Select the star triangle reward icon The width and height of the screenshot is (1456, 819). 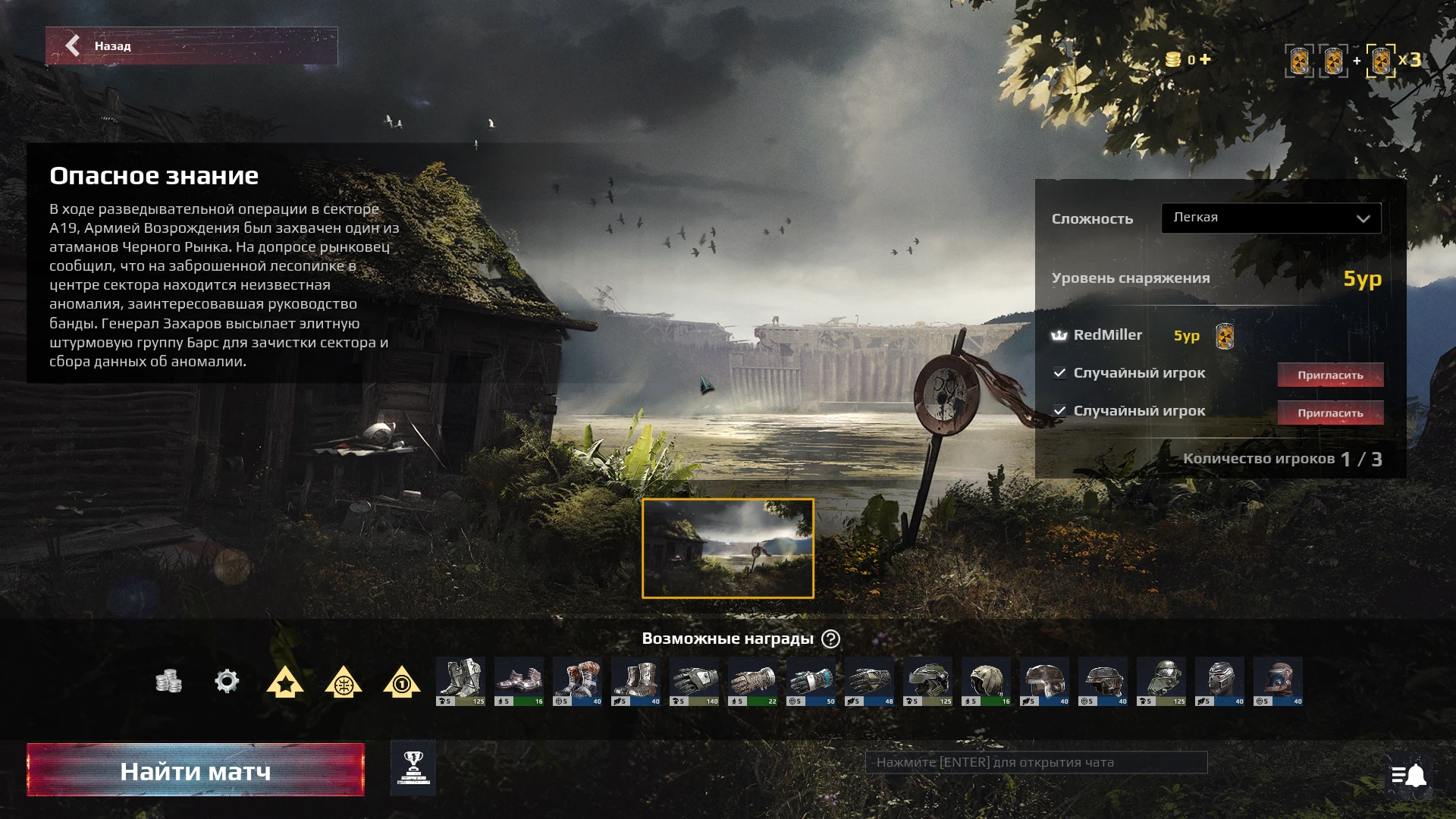(x=284, y=682)
